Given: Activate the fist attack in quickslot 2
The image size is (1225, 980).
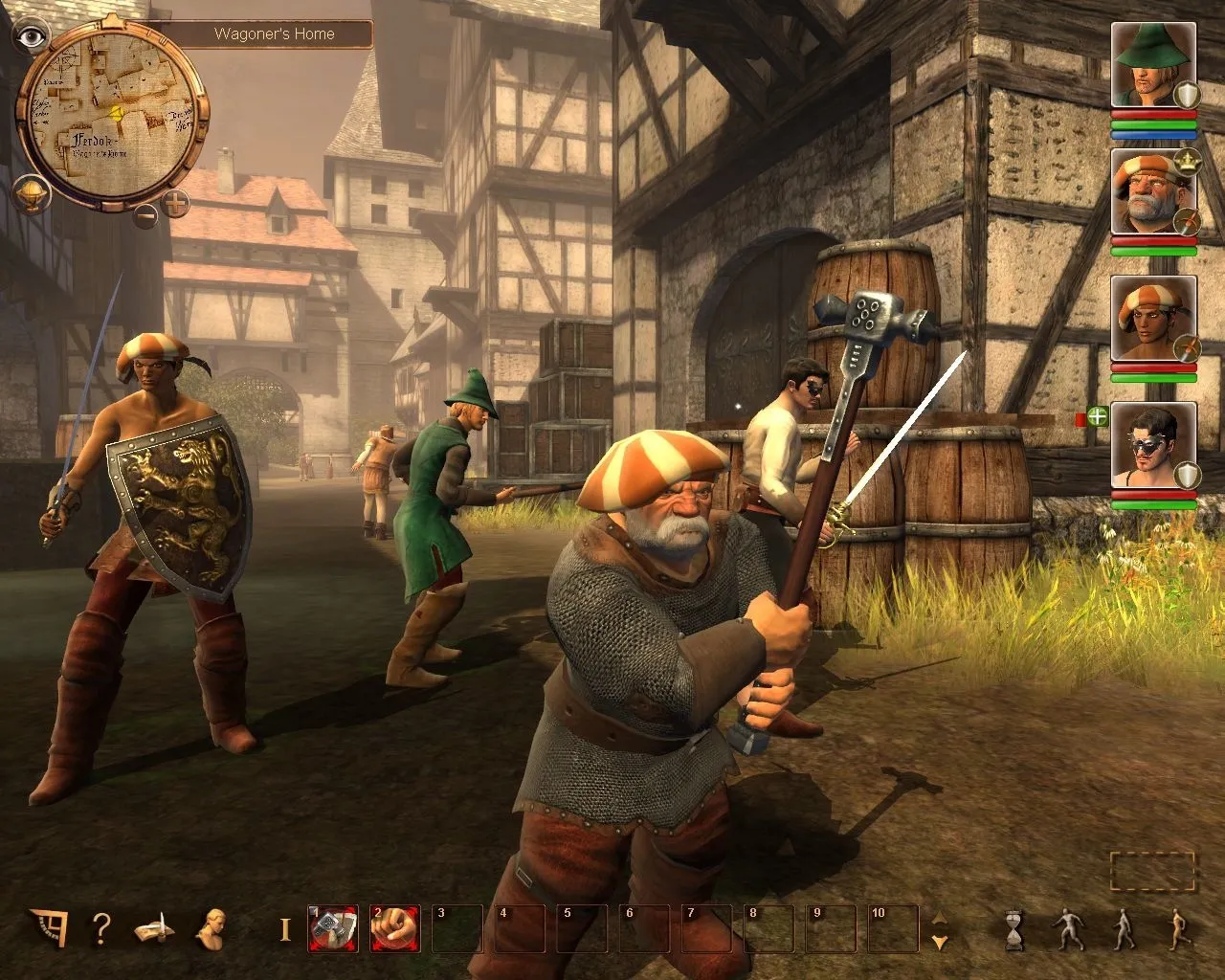Looking at the screenshot, I should [394, 928].
